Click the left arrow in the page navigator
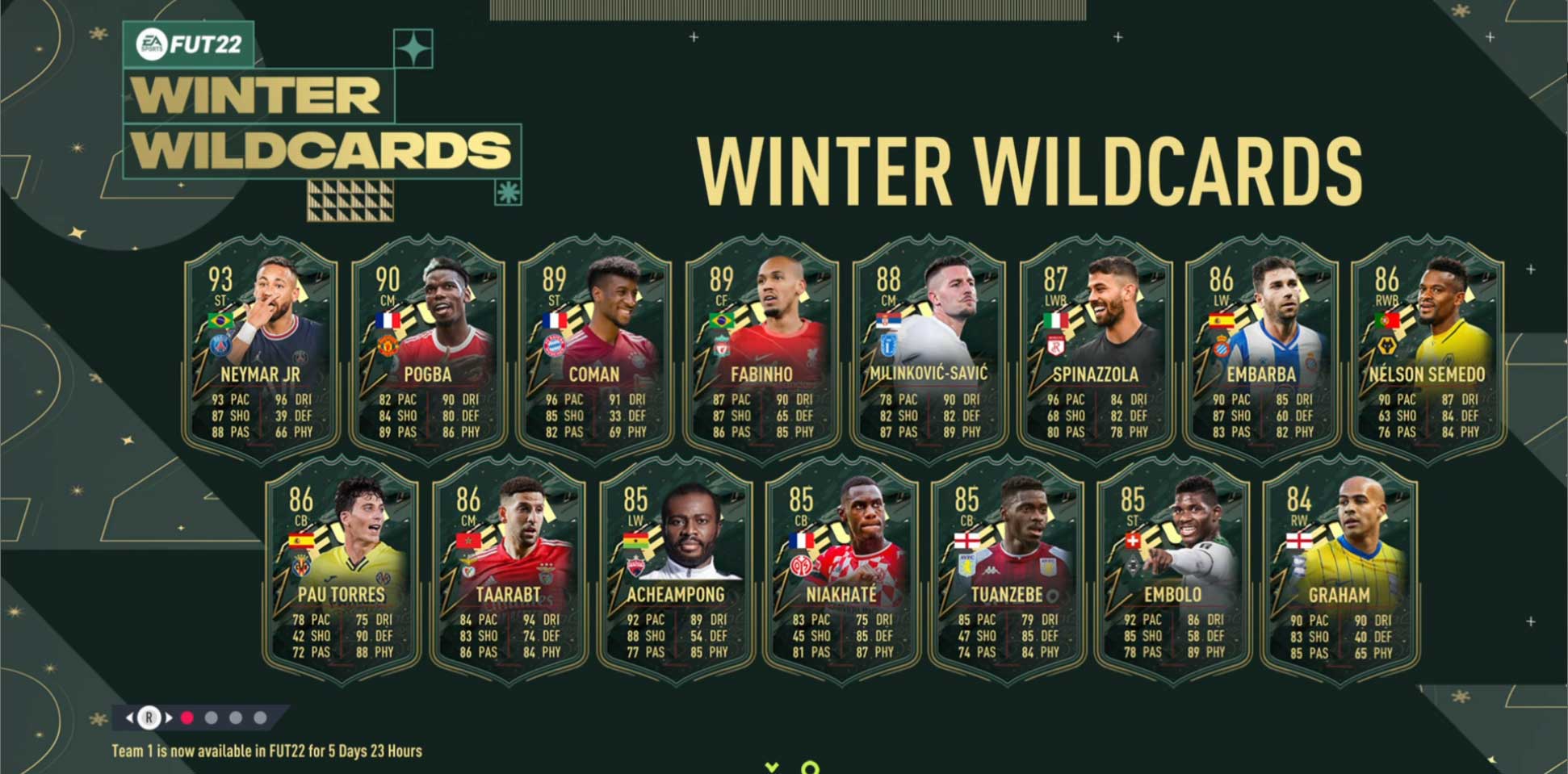 tap(130, 718)
